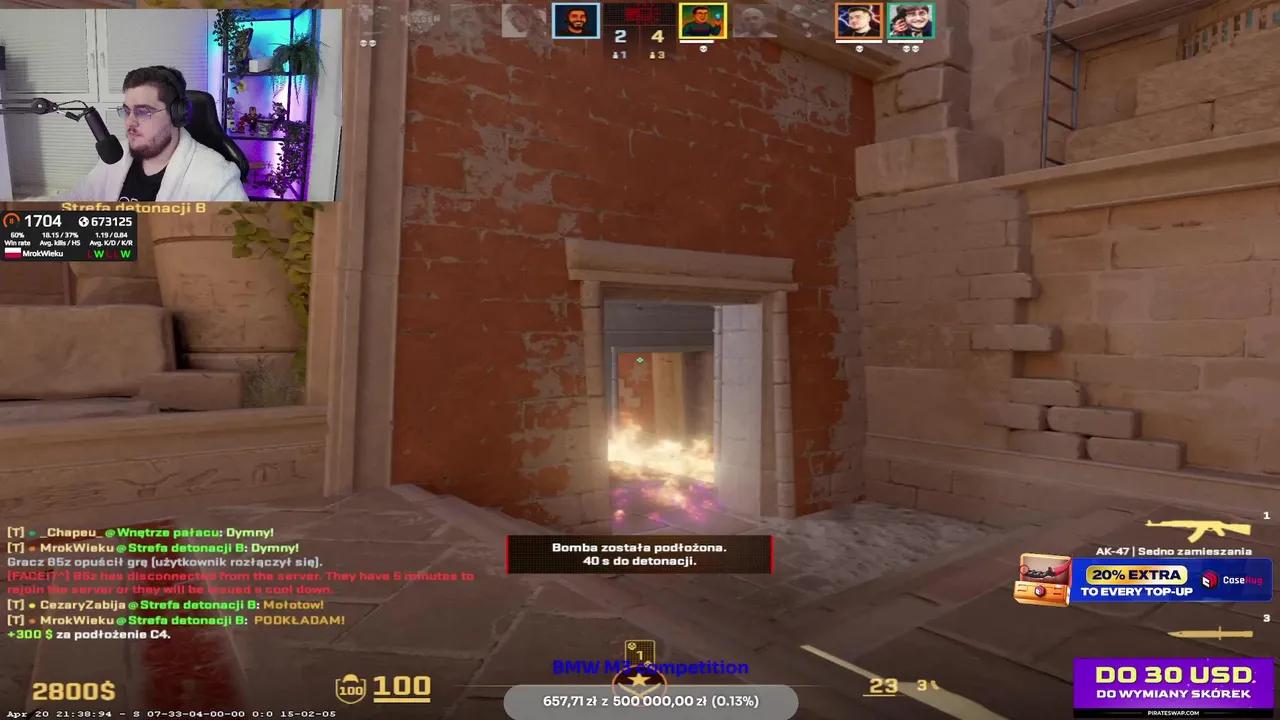Click the green W win indicator in match history
1280x720 pixels.
[x=100, y=254]
